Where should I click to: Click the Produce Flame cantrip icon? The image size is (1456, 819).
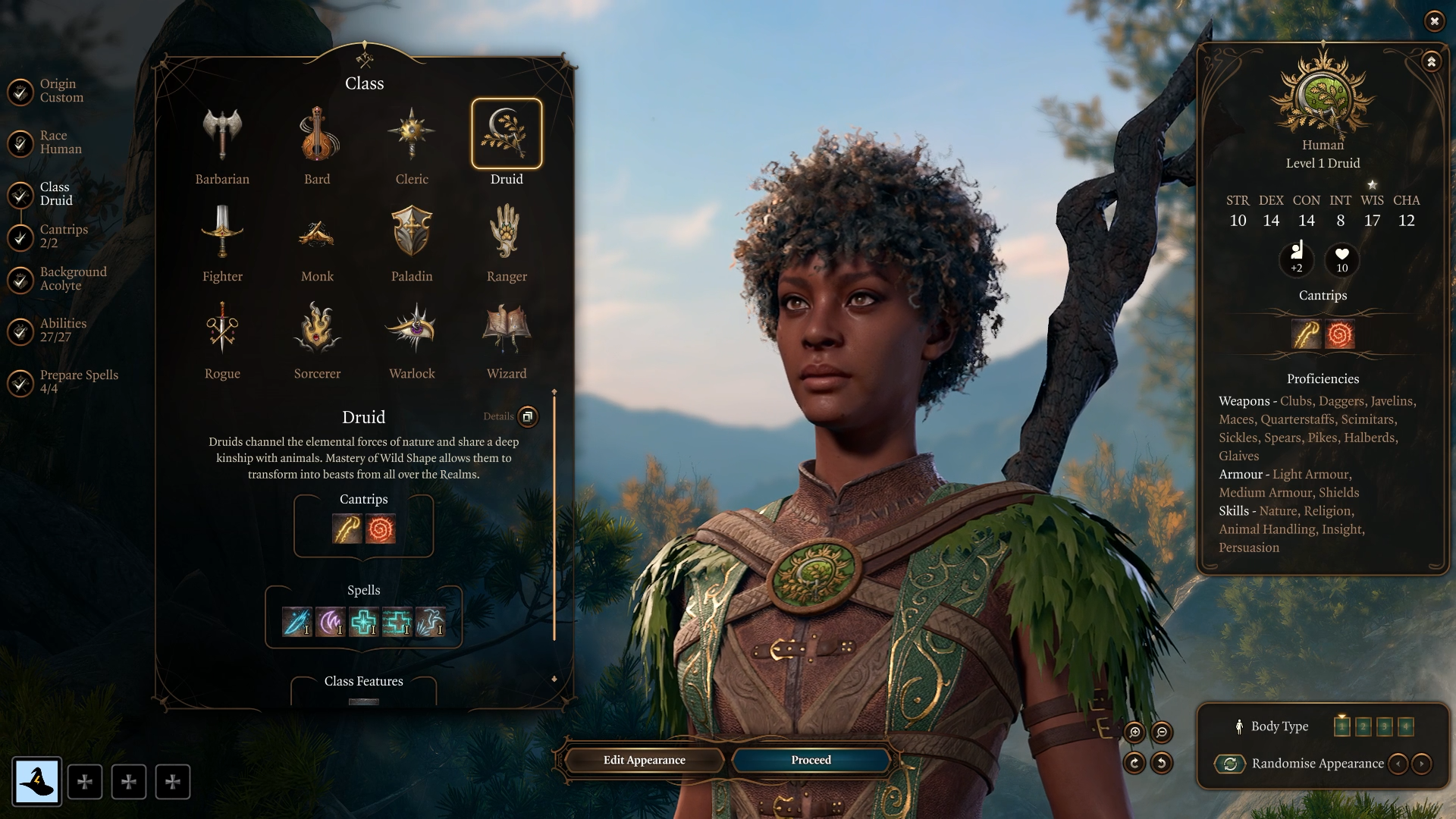(x=380, y=529)
